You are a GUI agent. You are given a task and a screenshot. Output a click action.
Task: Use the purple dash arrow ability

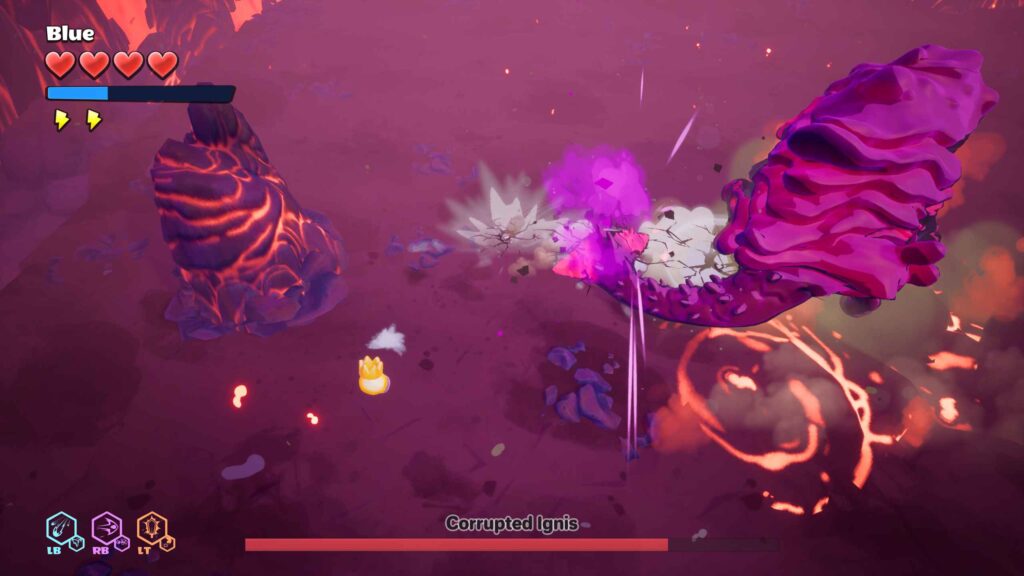coord(105,526)
